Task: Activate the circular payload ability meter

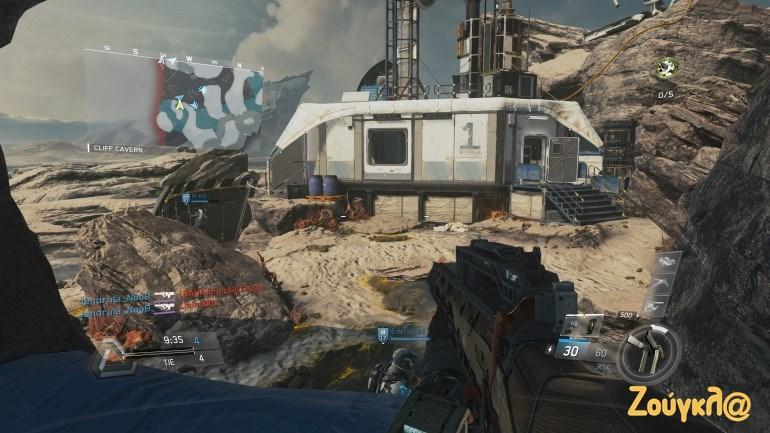Action: [x=647, y=352]
